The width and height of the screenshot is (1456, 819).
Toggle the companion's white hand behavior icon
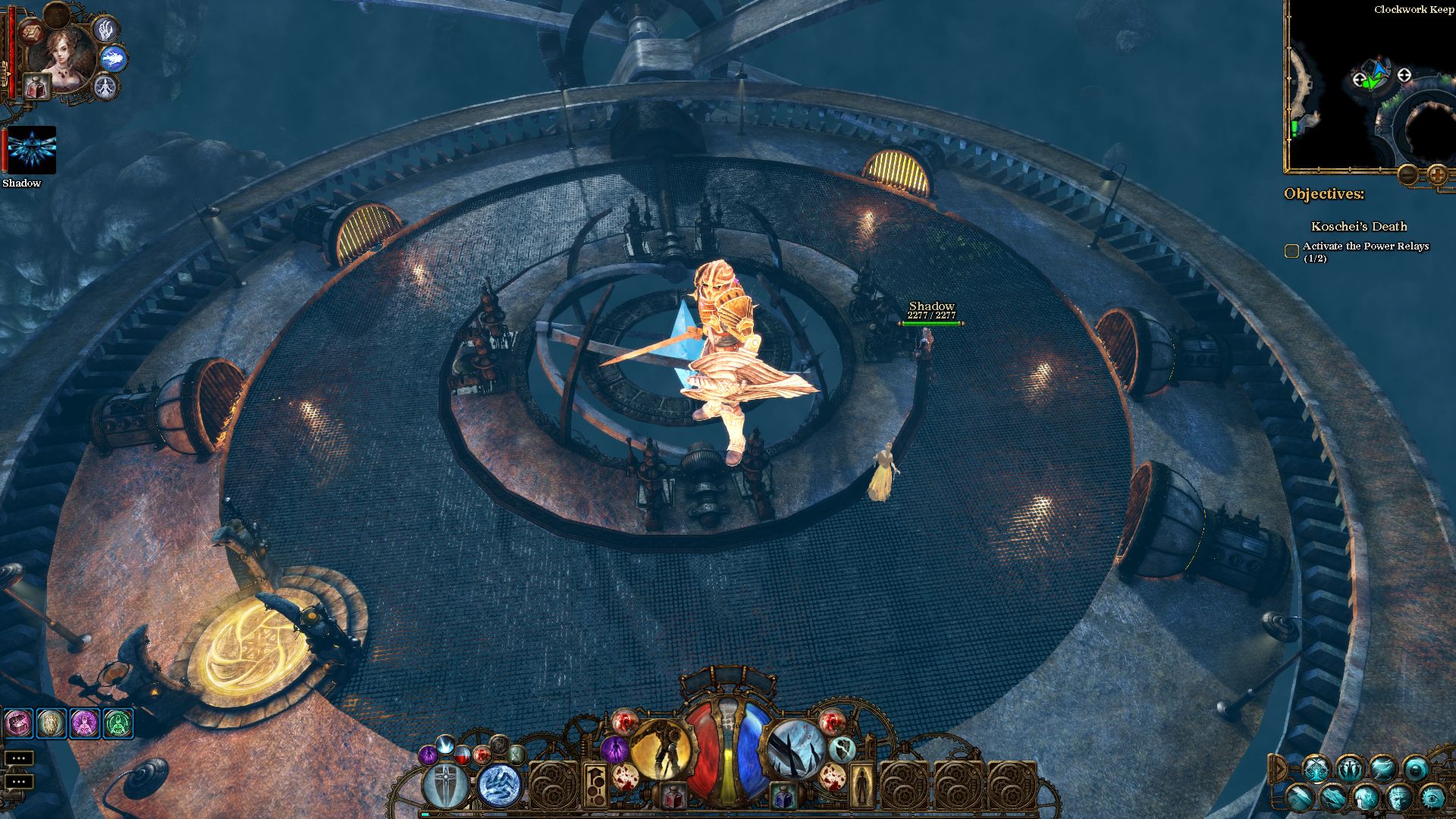[x=105, y=29]
